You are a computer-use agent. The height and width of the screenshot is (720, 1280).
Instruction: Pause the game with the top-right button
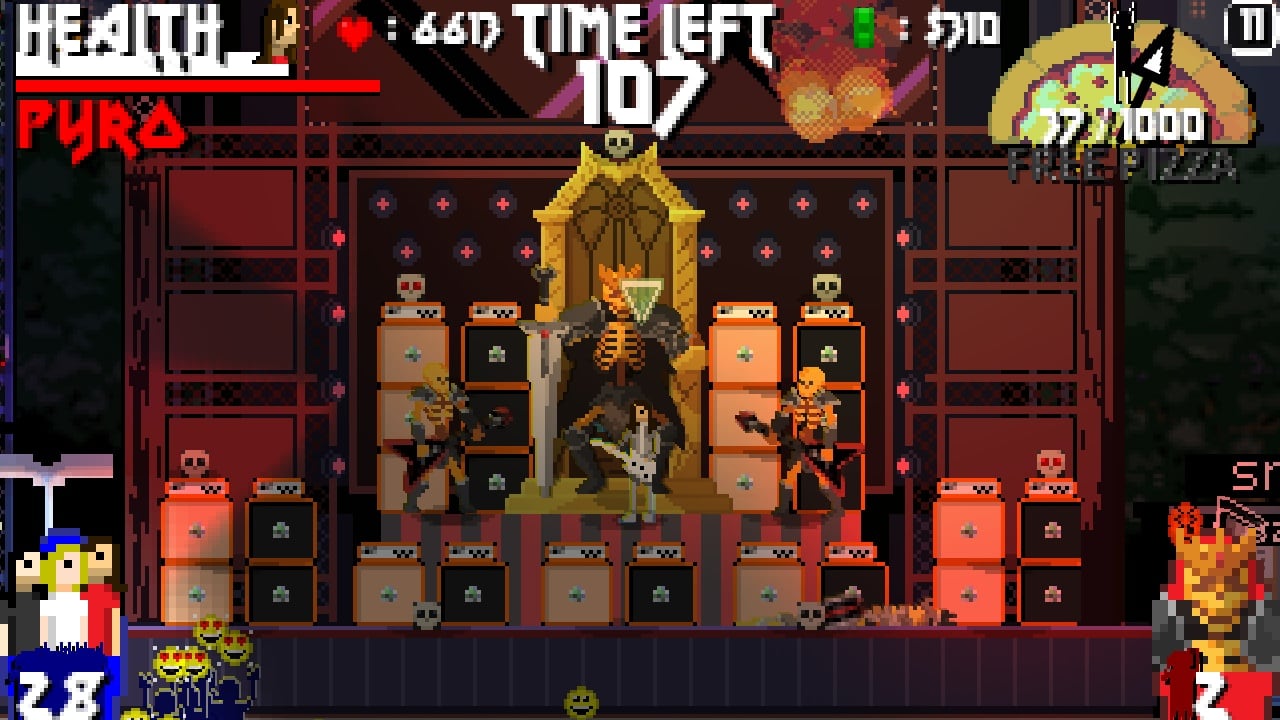pos(1252,27)
